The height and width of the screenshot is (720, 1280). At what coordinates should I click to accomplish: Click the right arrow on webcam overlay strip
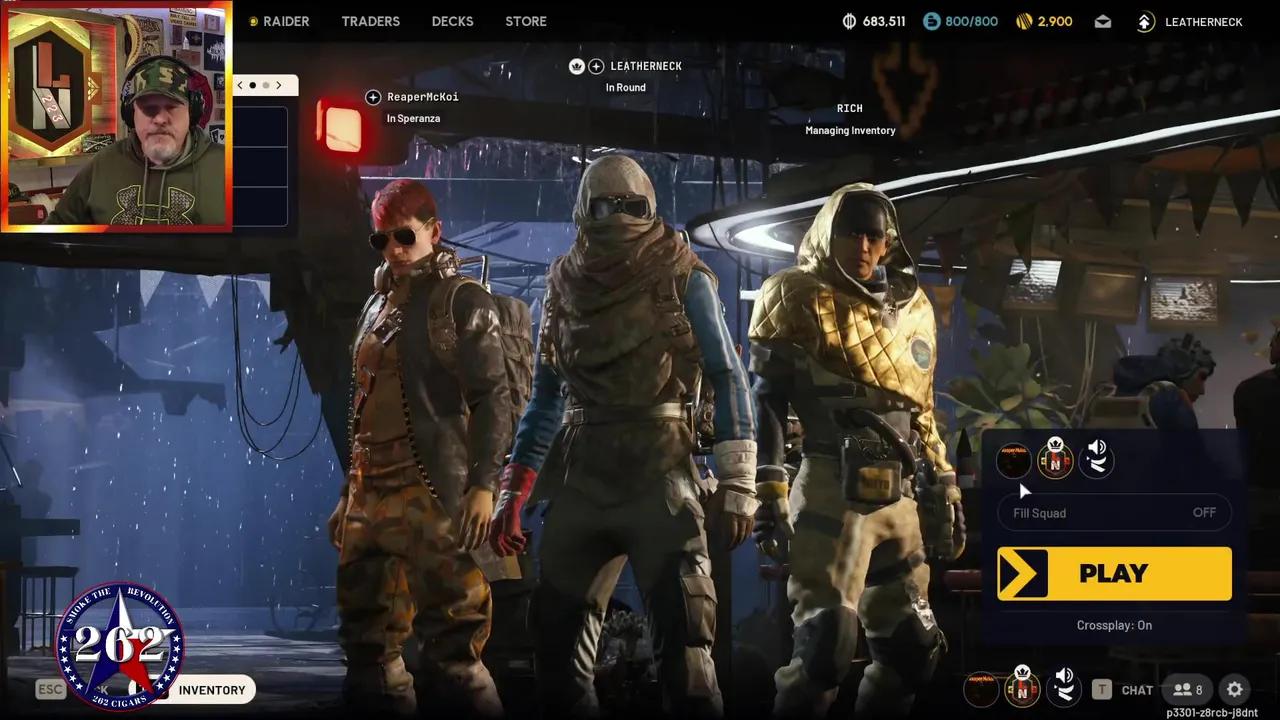pyautogui.click(x=279, y=85)
